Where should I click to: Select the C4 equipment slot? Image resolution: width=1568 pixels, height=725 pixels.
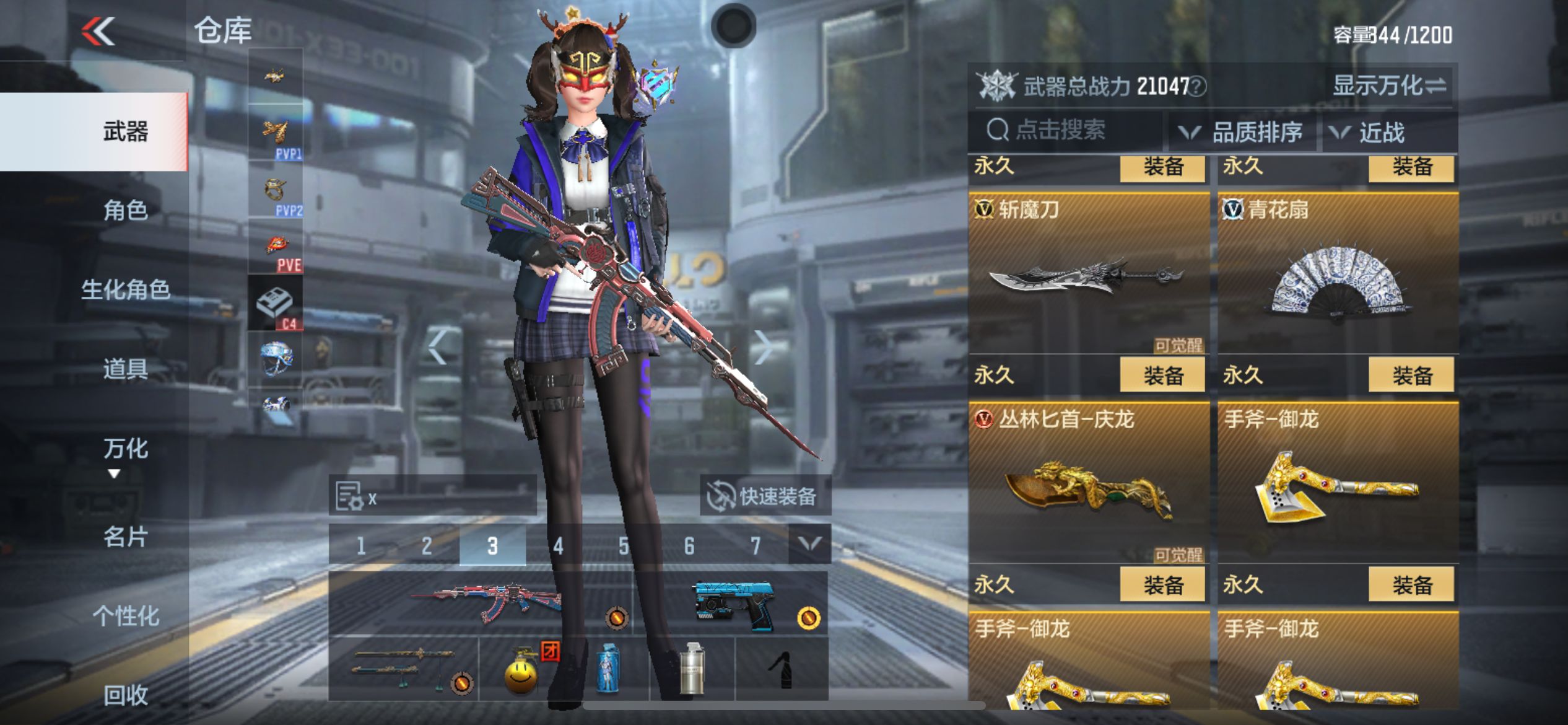(276, 304)
